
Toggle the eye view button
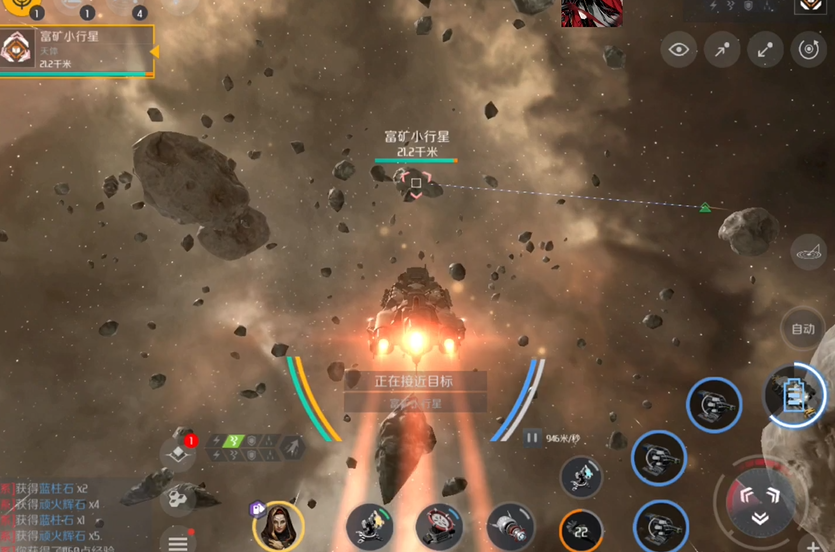pyautogui.click(x=679, y=49)
